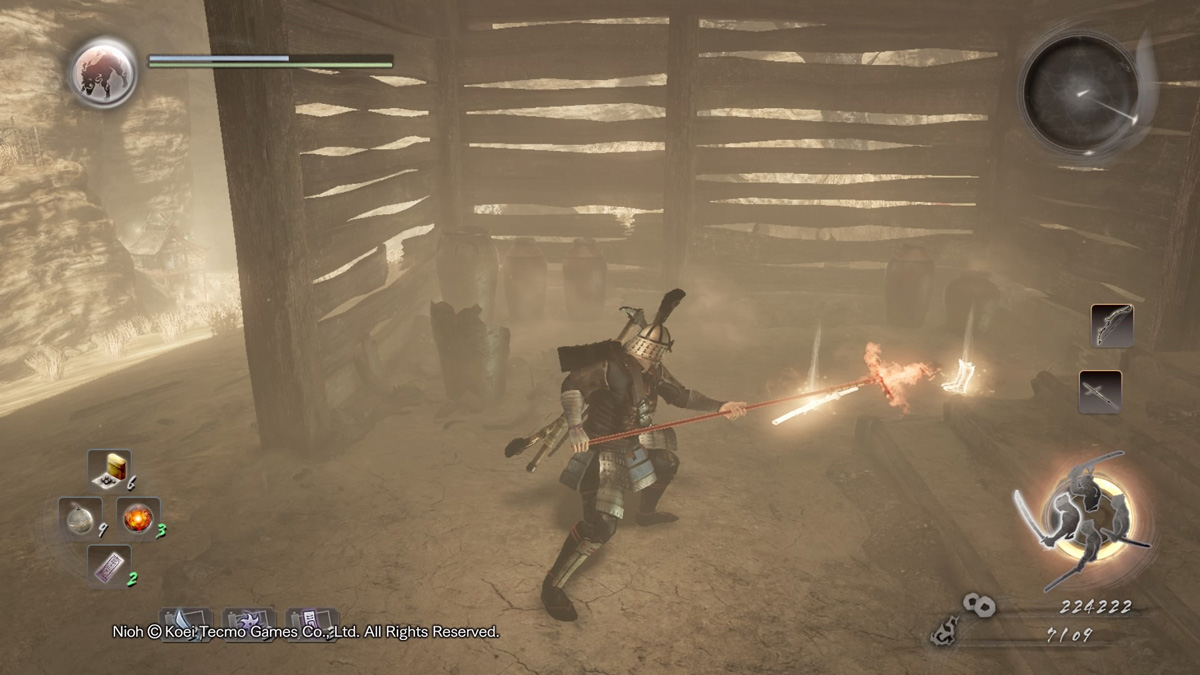Select the bow ranged weapon slot
This screenshot has width=1200, height=675.
[1111, 326]
